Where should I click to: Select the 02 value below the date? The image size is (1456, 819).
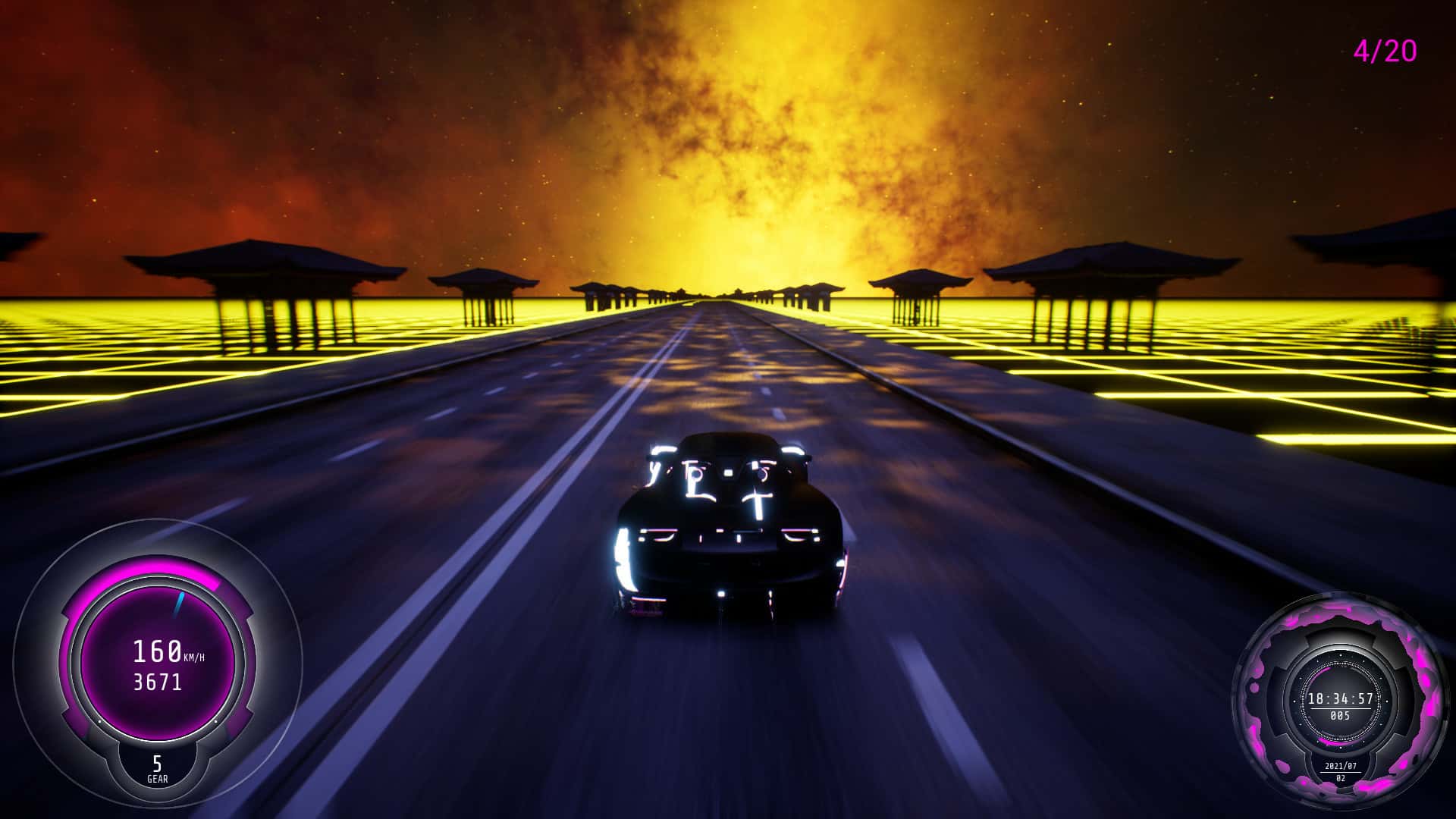click(x=1341, y=777)
